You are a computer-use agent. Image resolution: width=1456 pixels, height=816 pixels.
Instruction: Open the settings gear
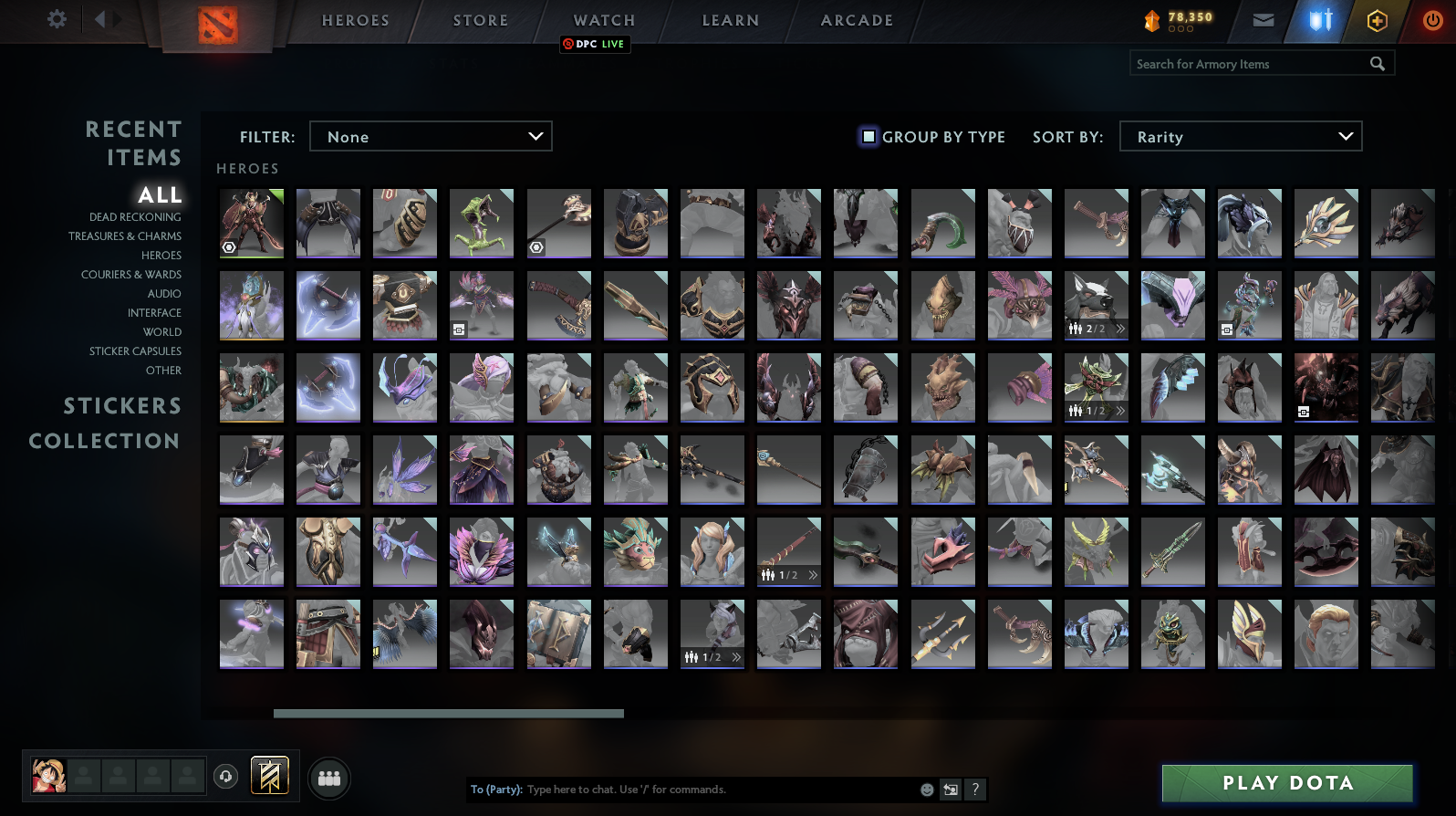56,19
